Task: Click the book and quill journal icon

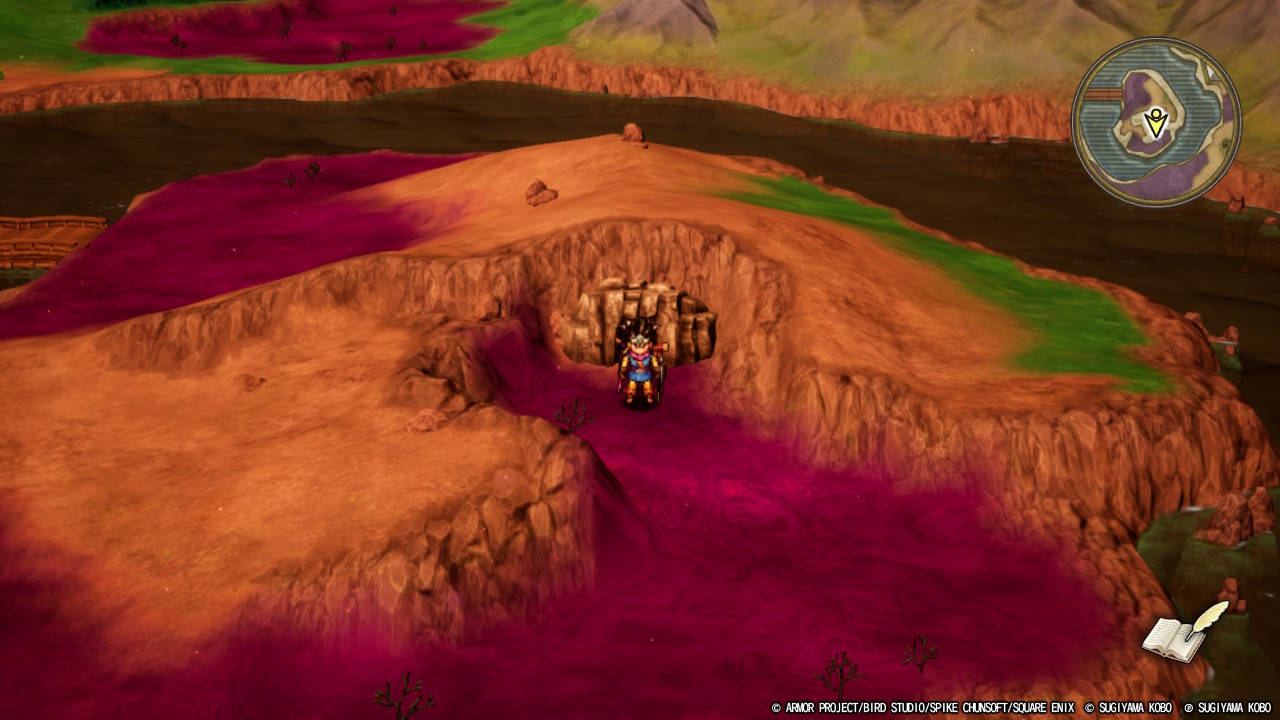Action: coord(1183,634)
